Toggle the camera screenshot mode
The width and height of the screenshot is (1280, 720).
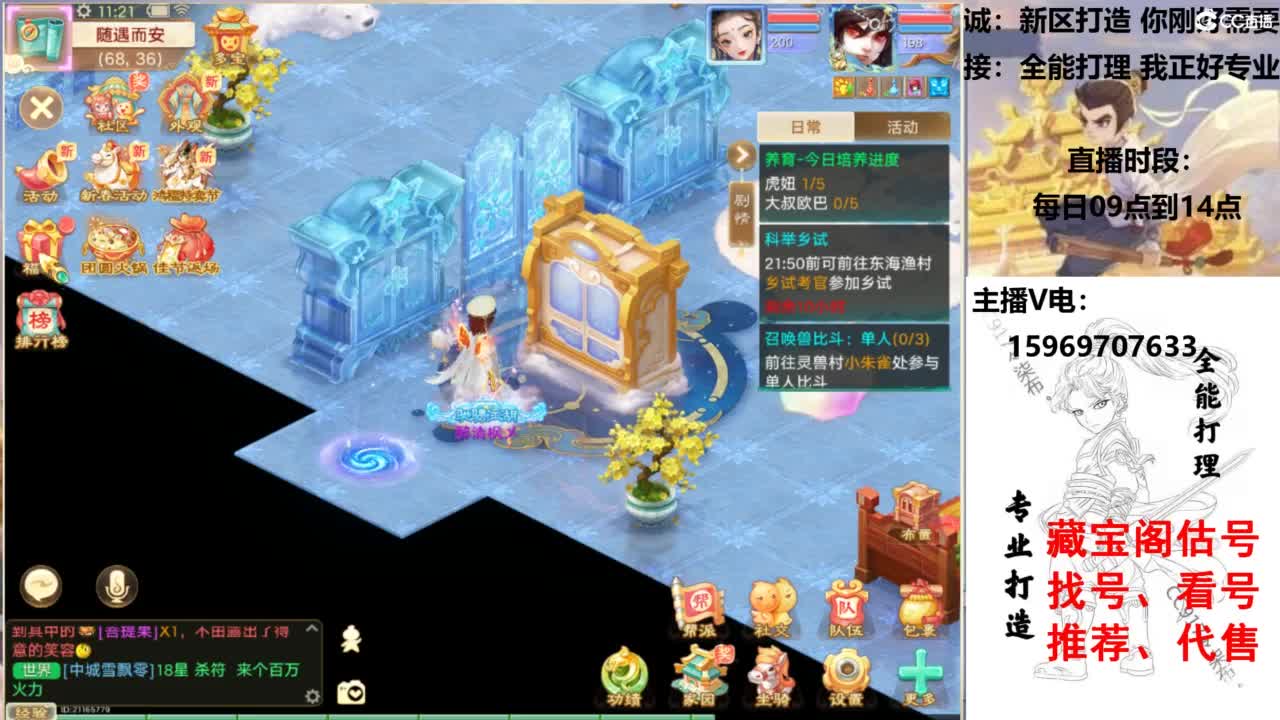click(x=351, y=690)
